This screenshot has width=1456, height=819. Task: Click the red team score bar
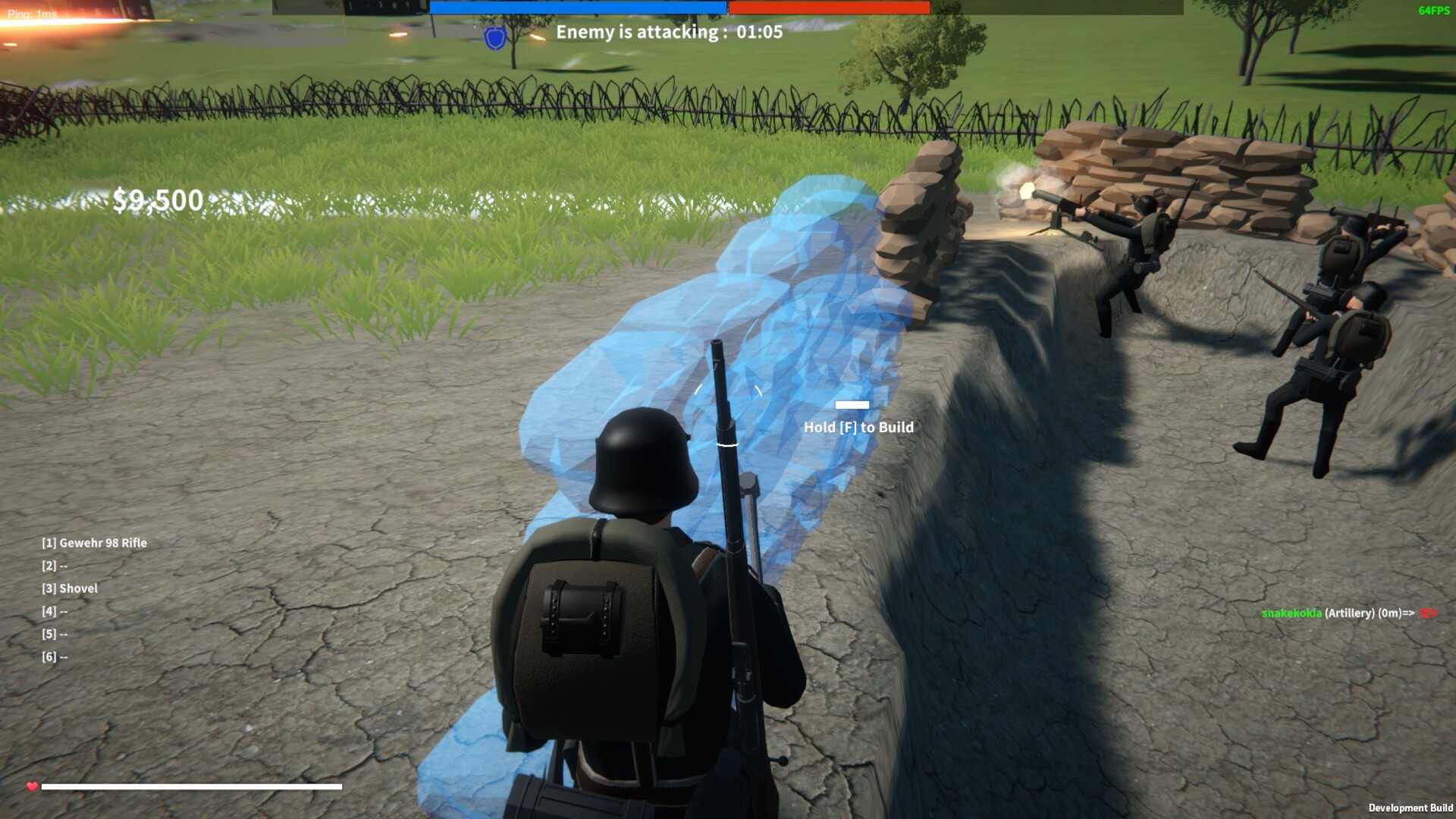829,8
